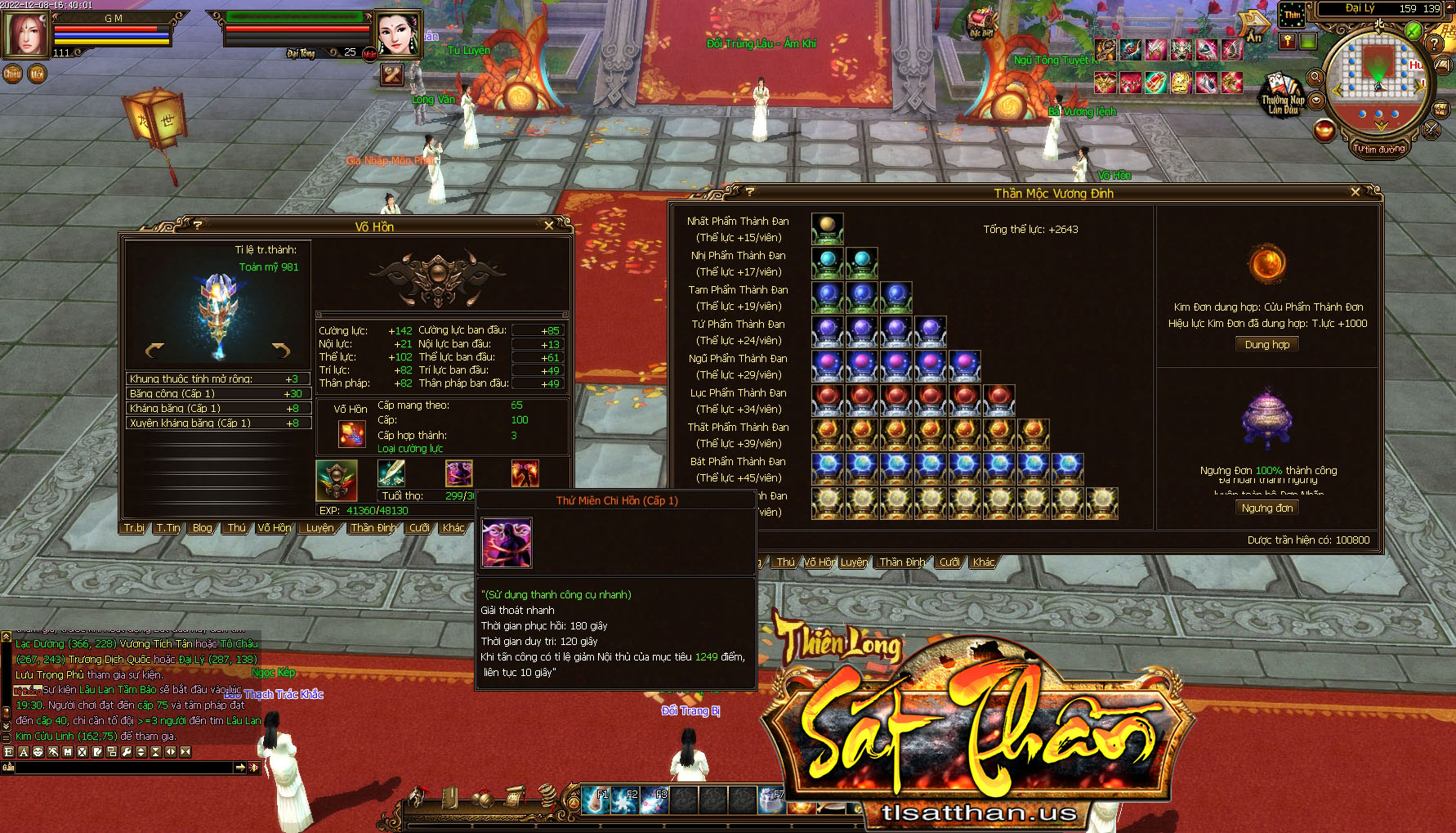Rotate the Võ Hồn weapon preview right
Screen dimensions: 1456x833
click(x=281, y=351)
